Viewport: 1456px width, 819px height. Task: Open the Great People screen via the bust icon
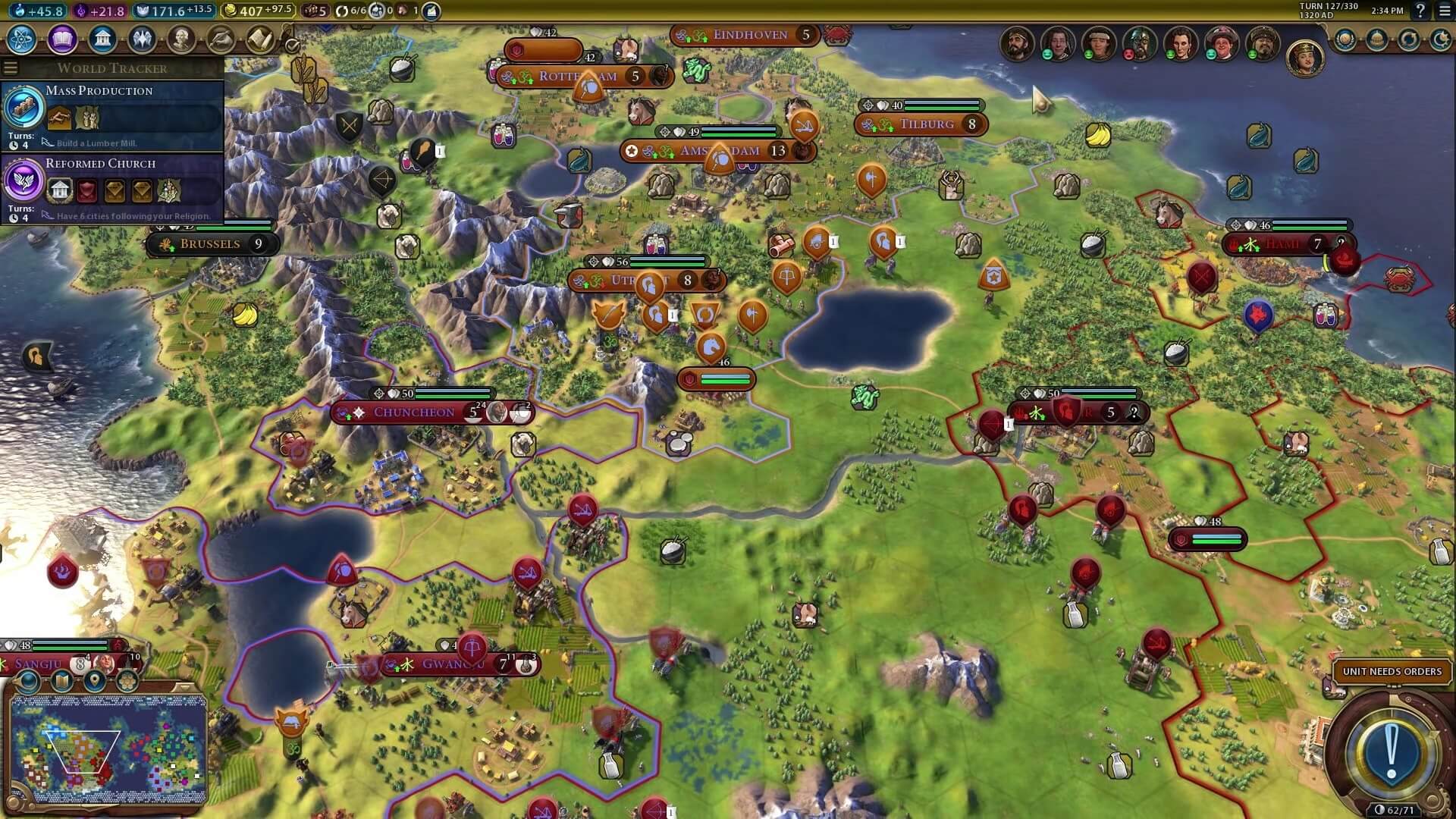[x=181, y=39]
